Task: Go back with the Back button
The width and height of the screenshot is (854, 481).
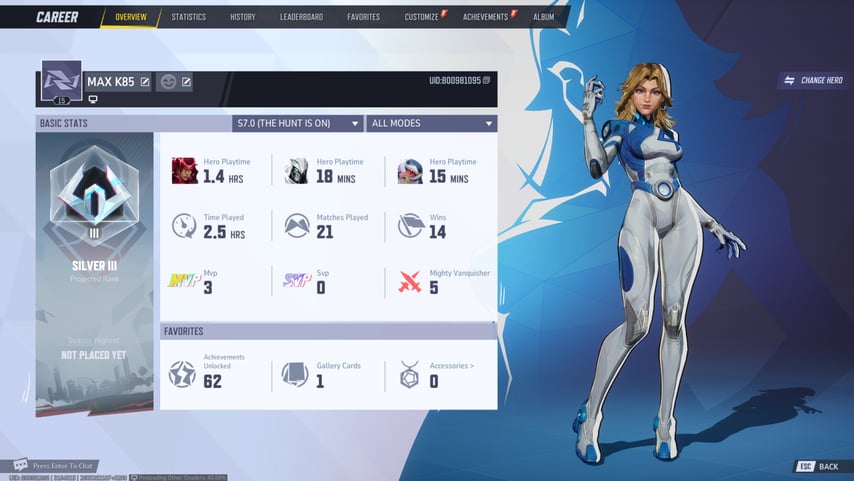Action: pyautogui.click(x=819, y=467)
